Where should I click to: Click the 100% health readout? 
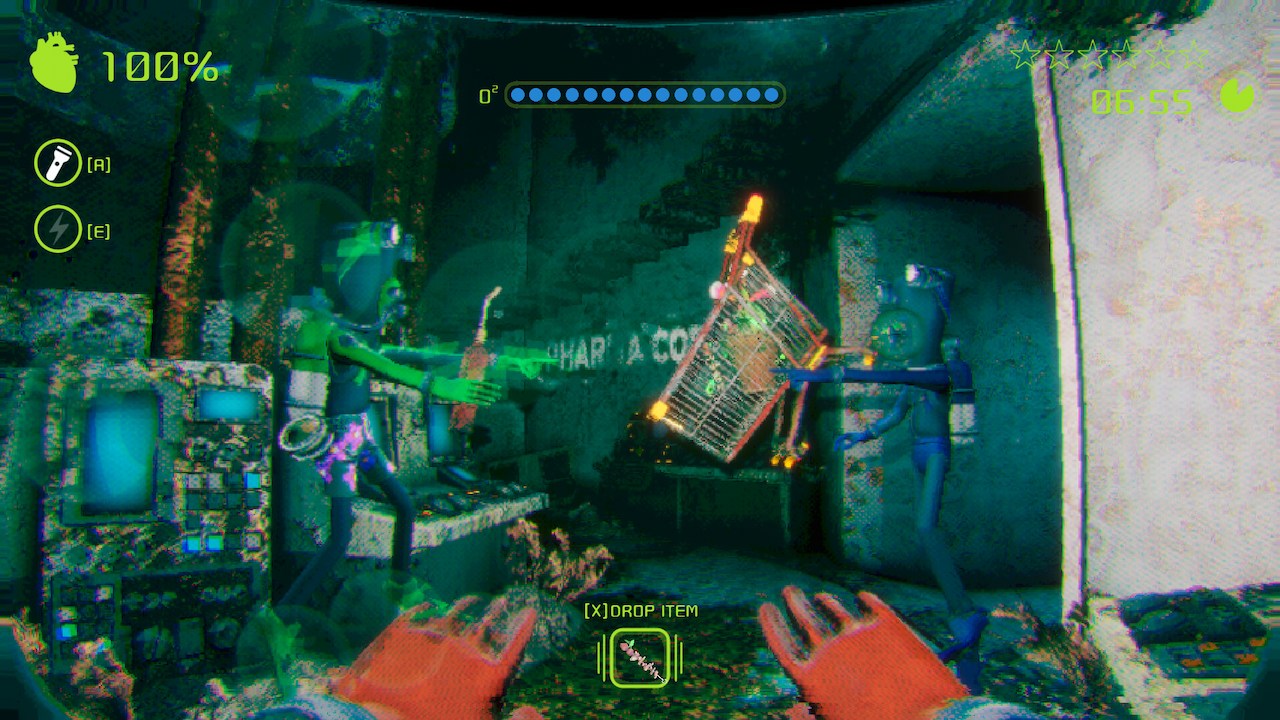[160, 68]
